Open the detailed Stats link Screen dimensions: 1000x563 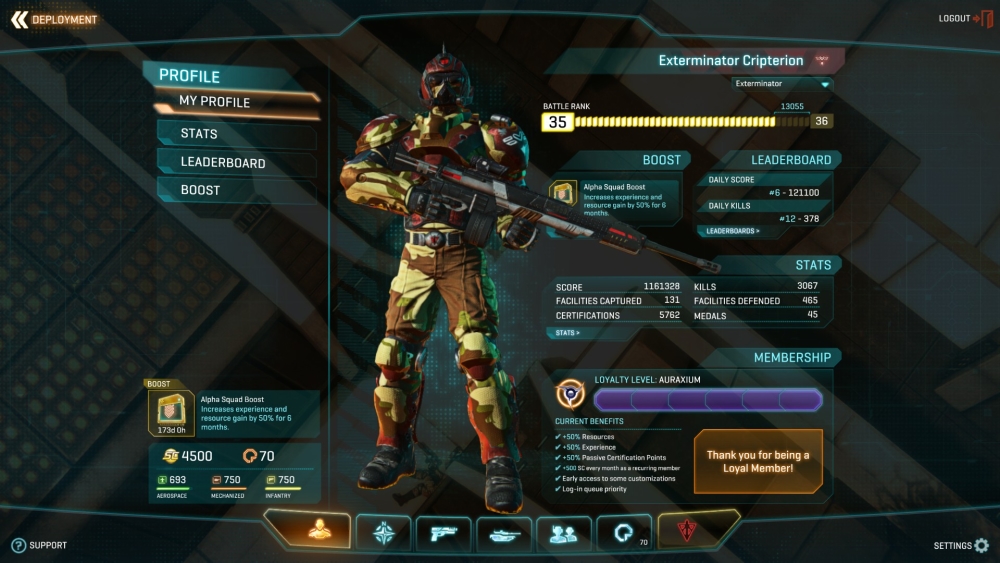[568, 332]
